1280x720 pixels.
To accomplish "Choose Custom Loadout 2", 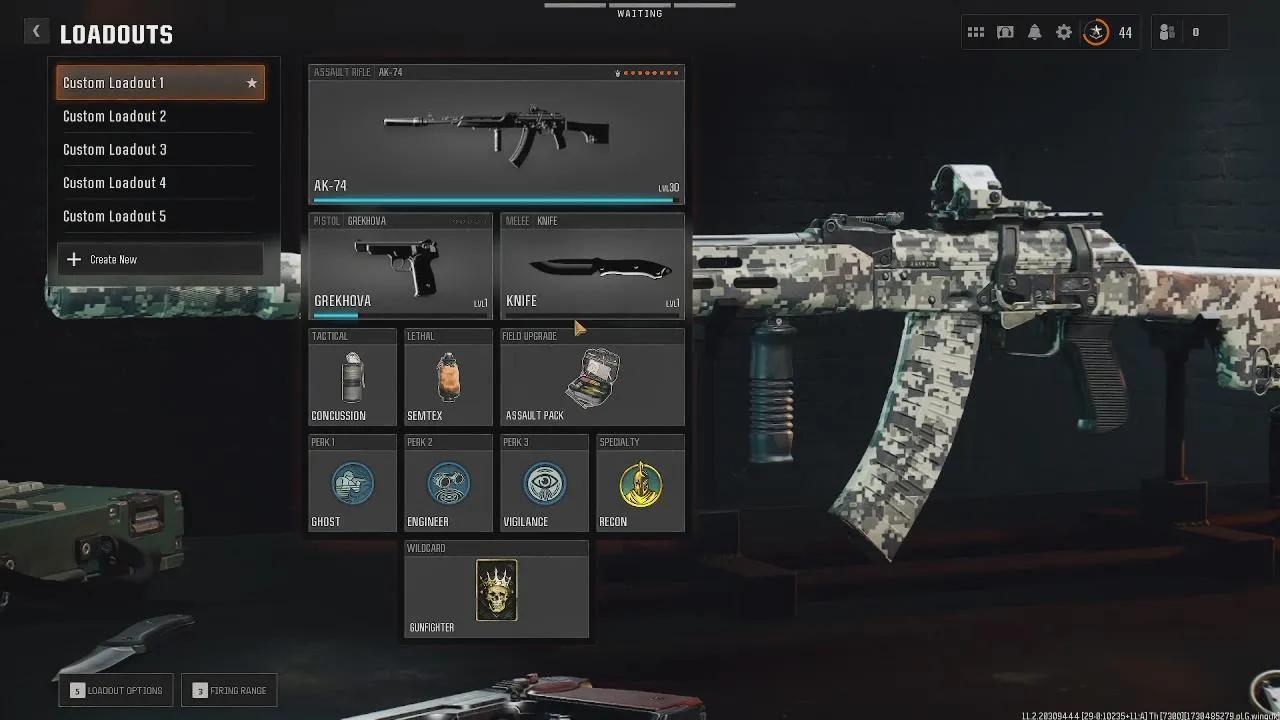I will click(x=160, y=116).
